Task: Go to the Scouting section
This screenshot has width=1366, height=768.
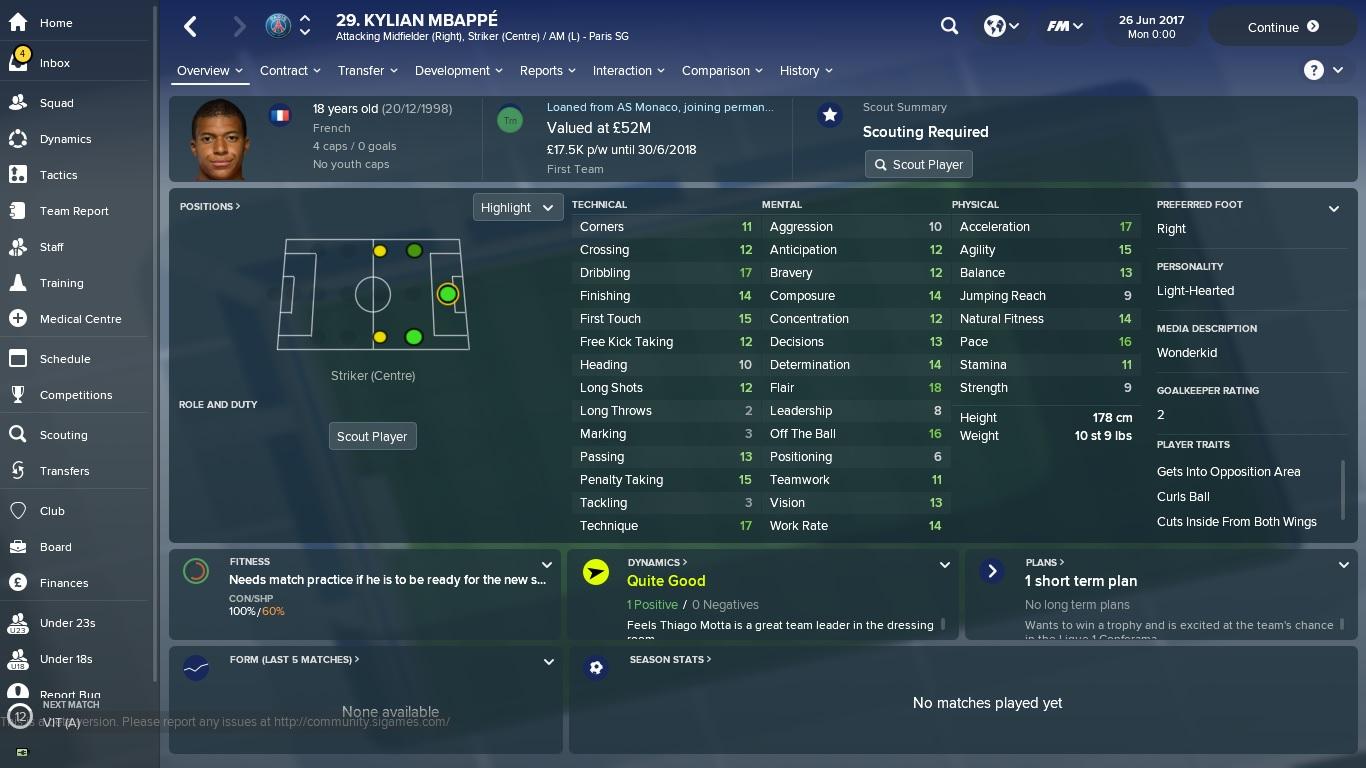Action: point(63,435)
